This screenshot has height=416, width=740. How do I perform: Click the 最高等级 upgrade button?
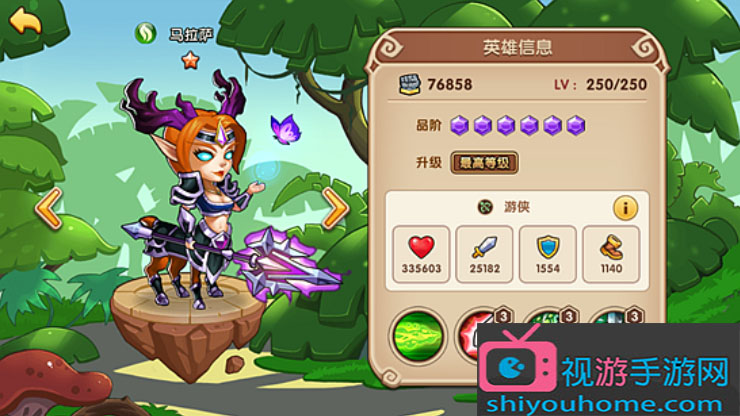pos(485,162)
